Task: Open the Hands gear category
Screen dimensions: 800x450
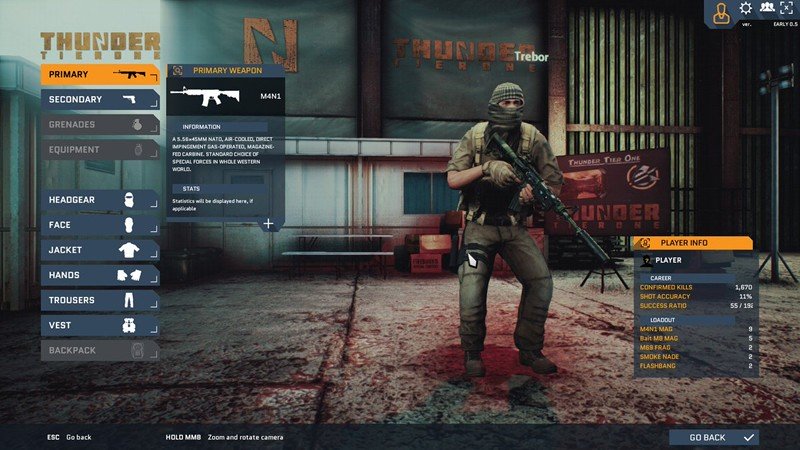Action: [x=100, y=275]
